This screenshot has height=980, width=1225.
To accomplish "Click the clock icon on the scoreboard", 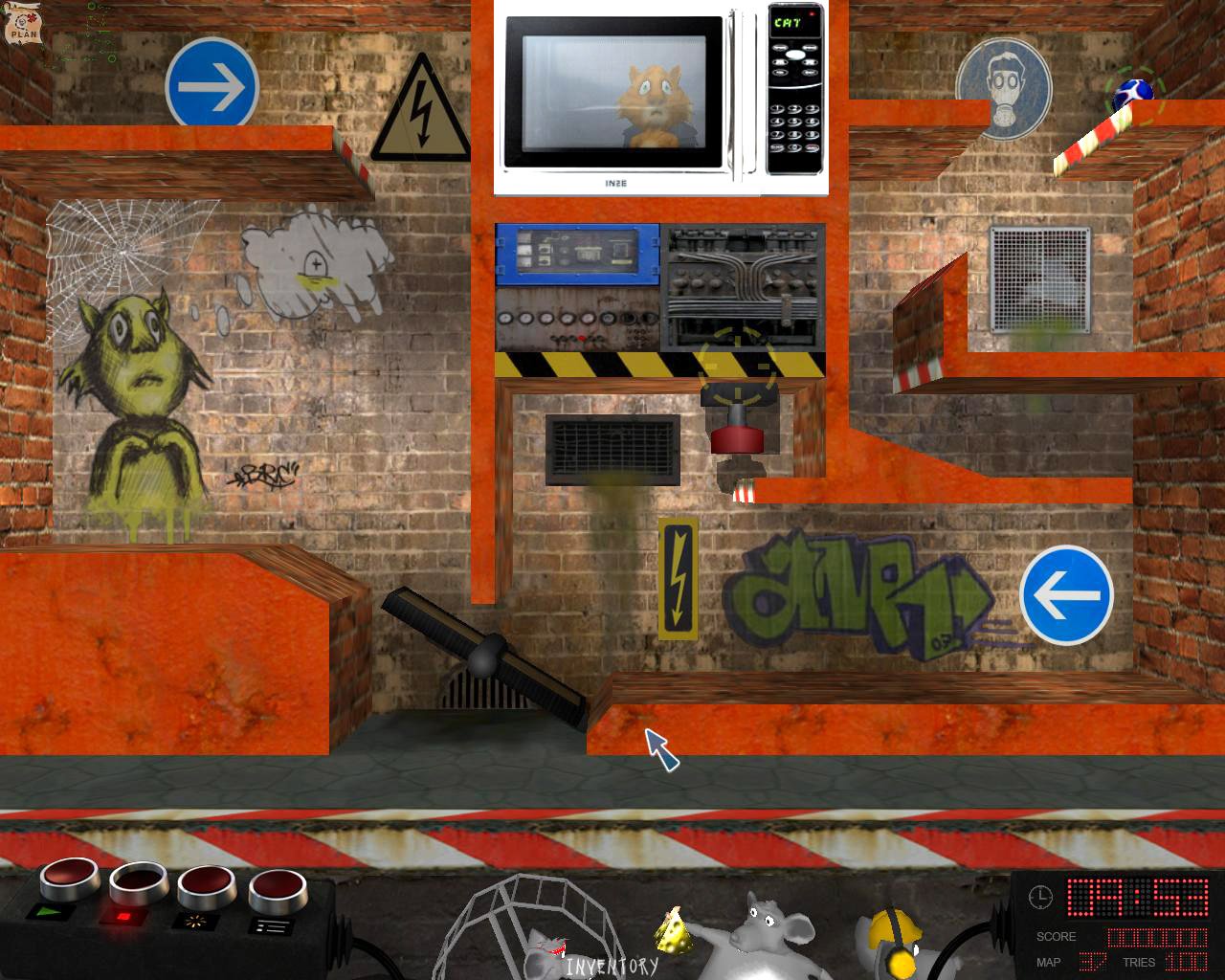I will 1039,898.
